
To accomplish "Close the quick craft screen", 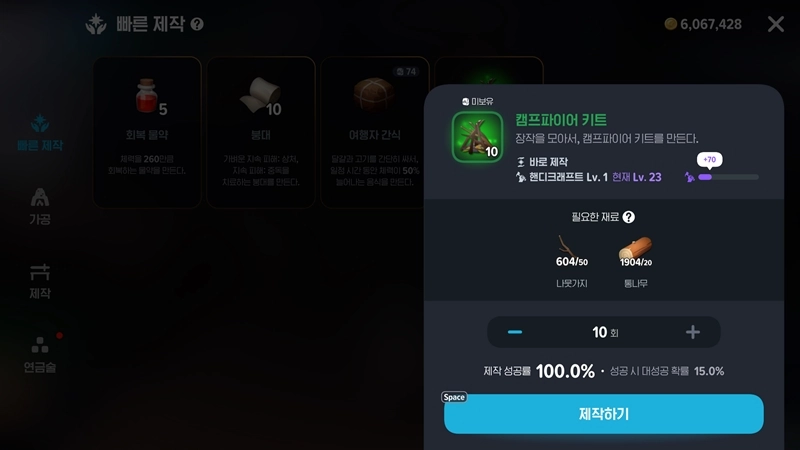I will coord(776,24).
